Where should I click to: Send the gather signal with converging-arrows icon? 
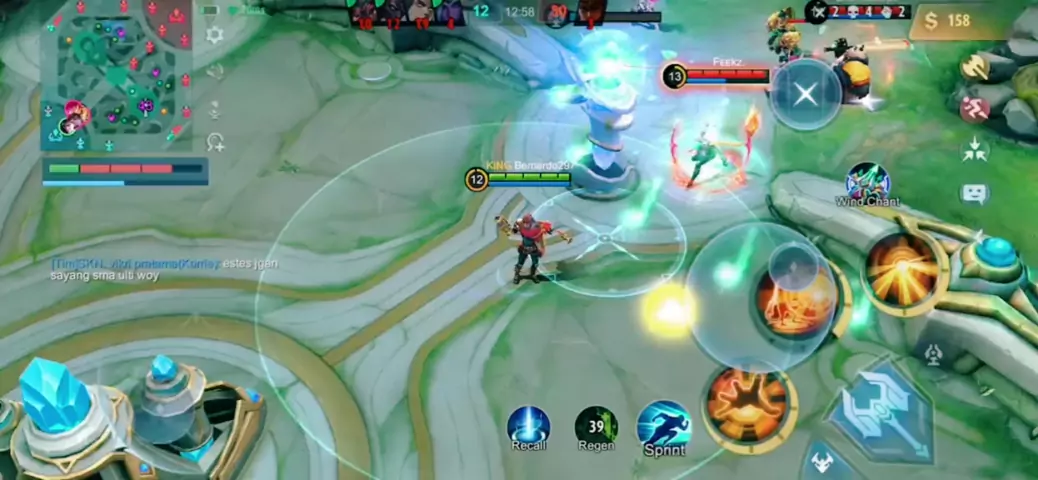(x=974, y=150)
